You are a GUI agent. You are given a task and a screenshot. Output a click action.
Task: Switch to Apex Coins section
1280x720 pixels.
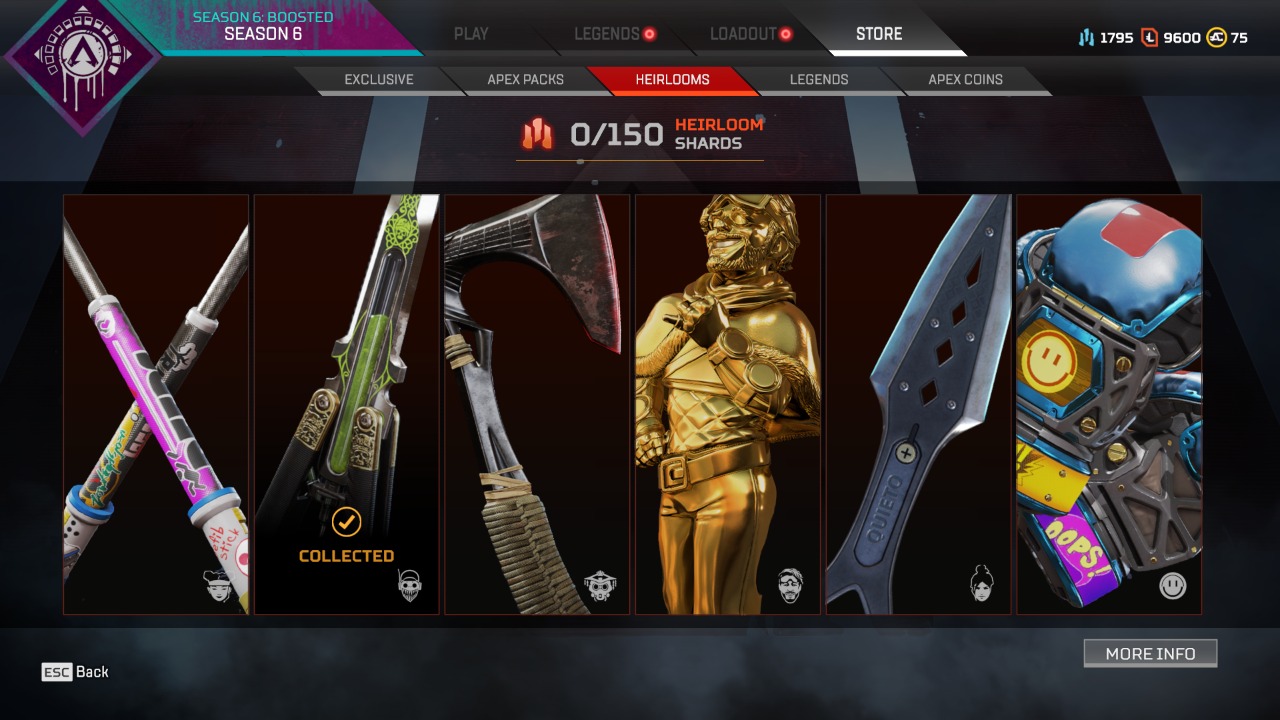click(x=965, y=80)
